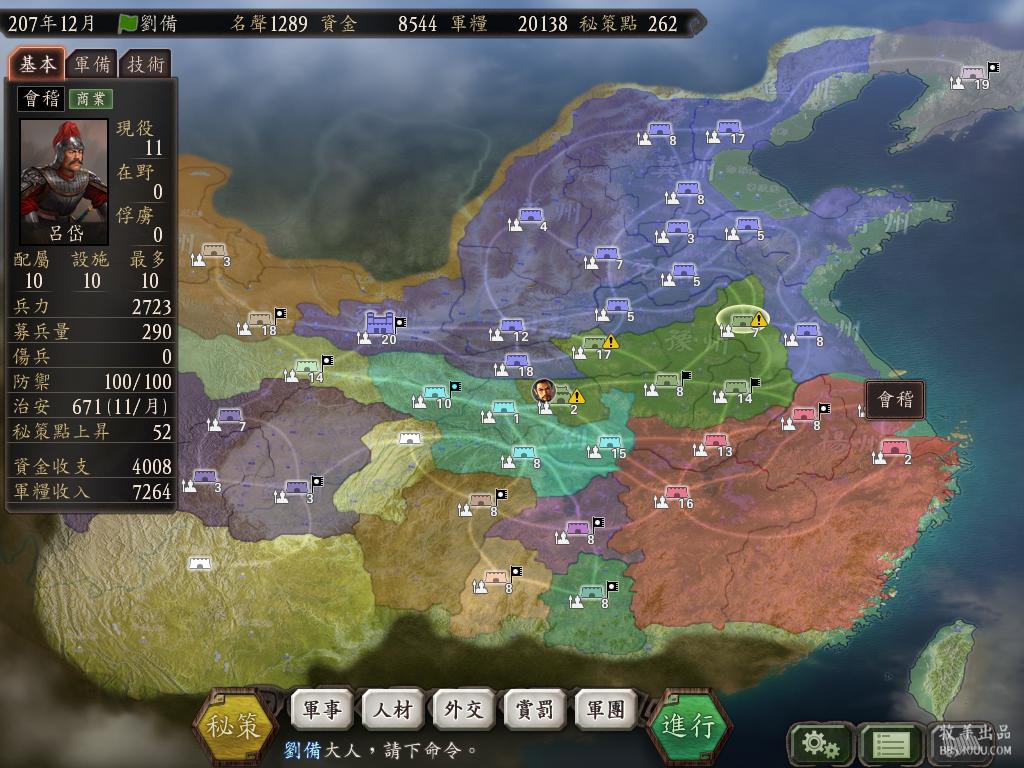The width and height of the screenshot is (1024, 768).
Task: Click the 進行 button to advance the turn
Action: coord(688,724)
